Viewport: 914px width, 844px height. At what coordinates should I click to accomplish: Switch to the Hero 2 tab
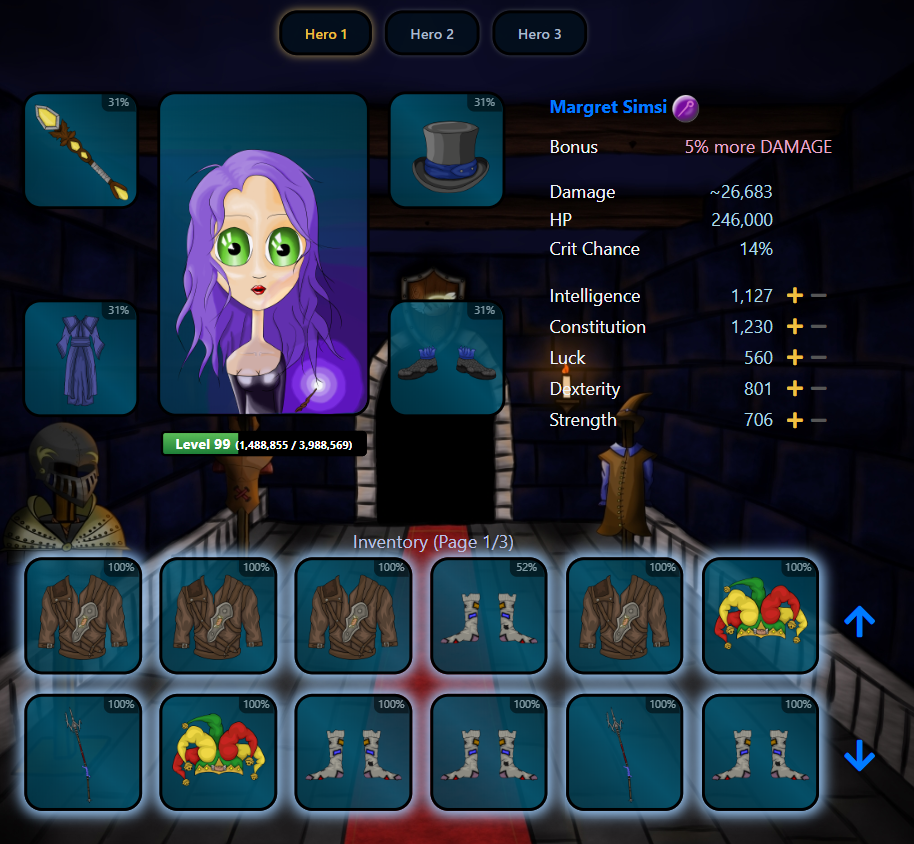click(x=432, y=34)
